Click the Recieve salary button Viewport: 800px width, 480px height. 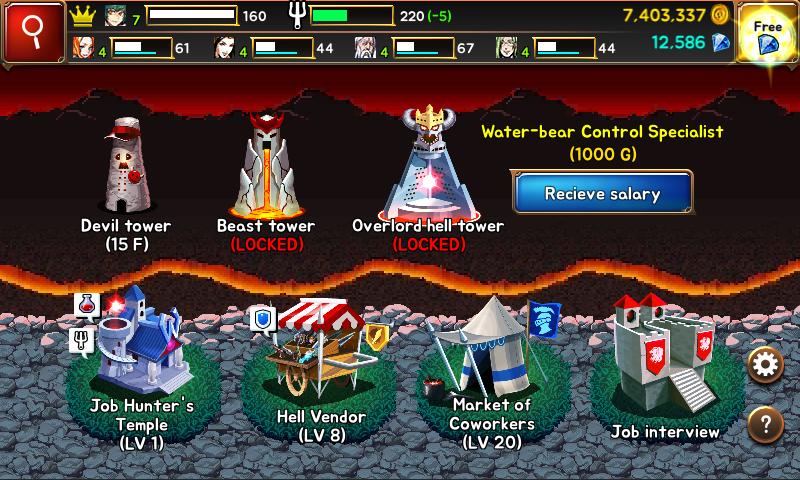[602, 193]
